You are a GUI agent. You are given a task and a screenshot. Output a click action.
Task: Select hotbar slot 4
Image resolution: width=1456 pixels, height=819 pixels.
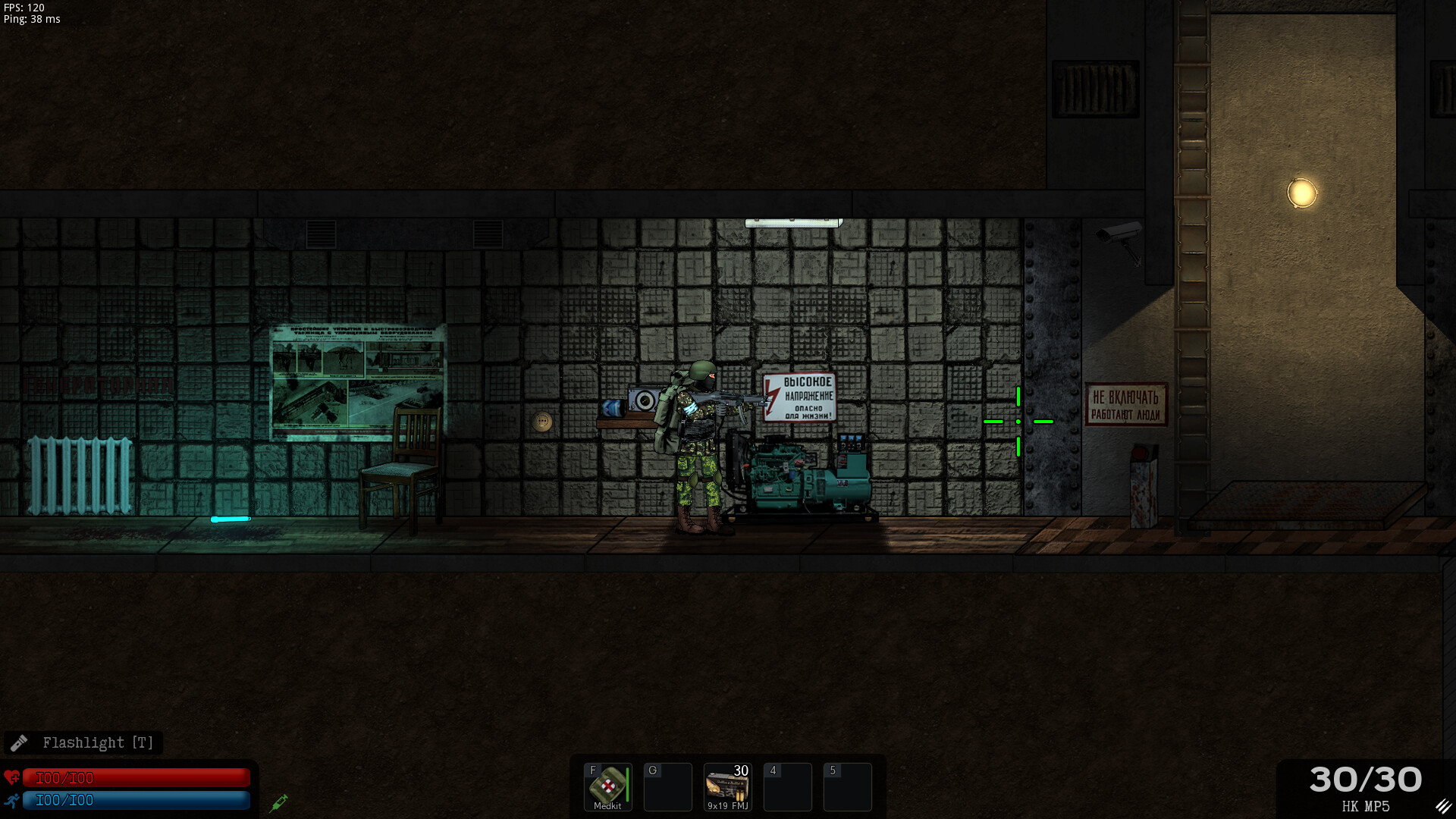(788, 787)
